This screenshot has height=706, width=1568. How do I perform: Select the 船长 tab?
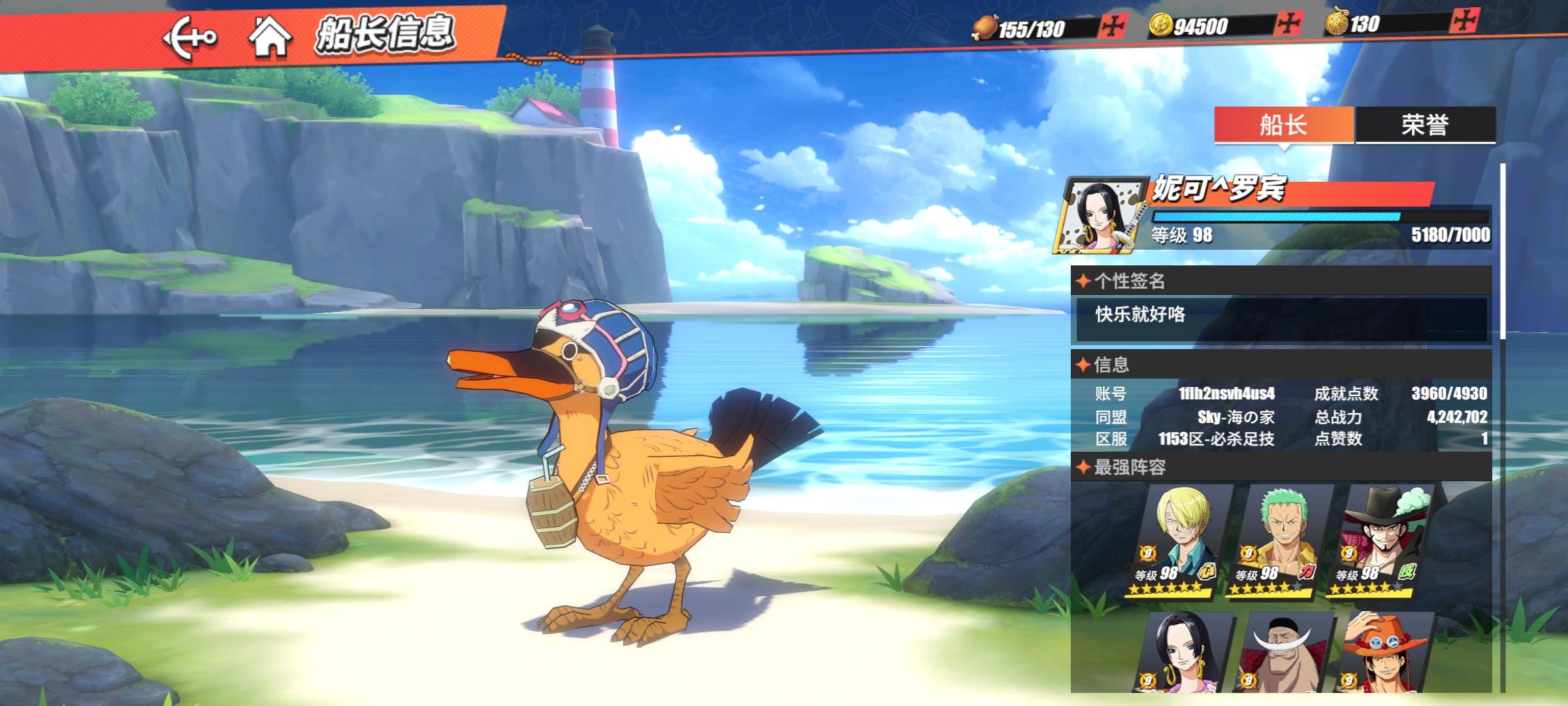pos(1284,124)
